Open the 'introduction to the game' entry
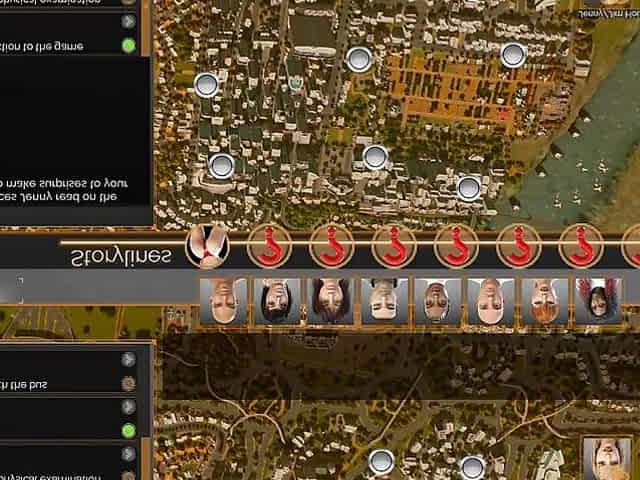 tap(55, 45)
